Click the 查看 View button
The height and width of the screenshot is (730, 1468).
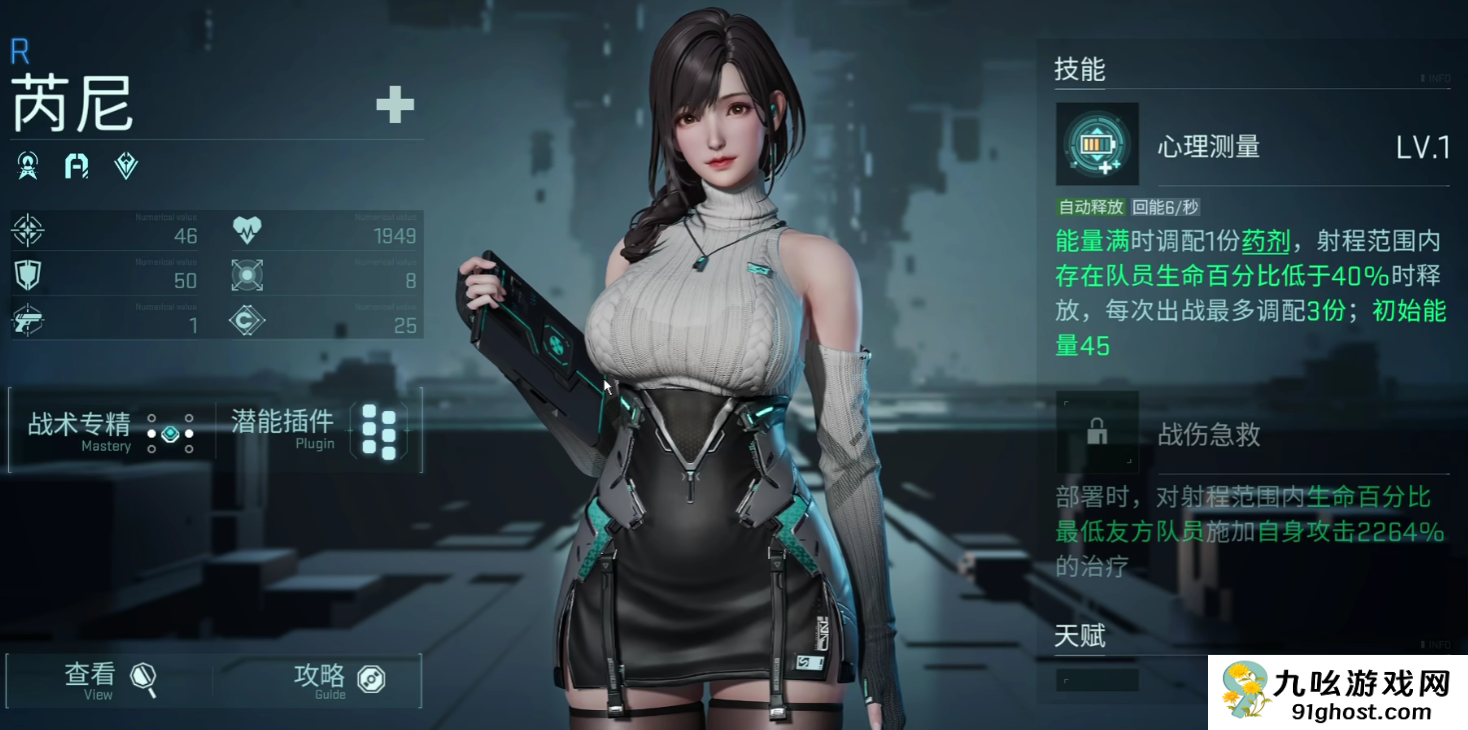point(110,680)
